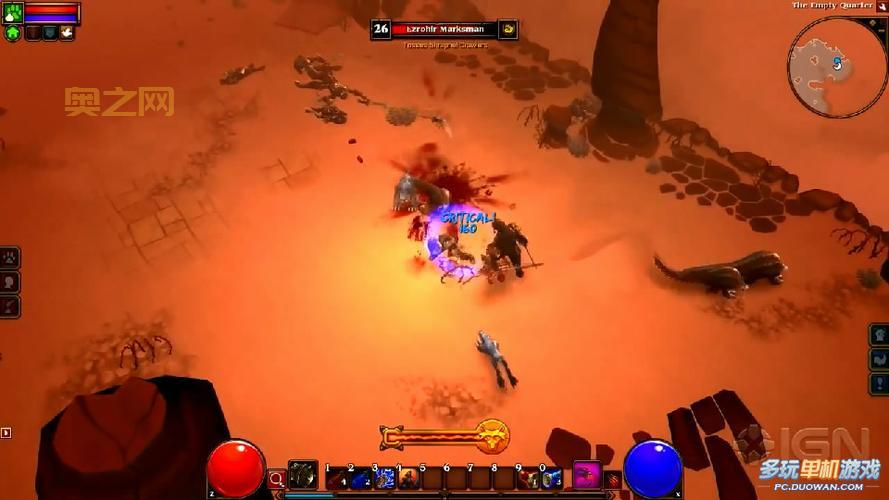Select the purple right-click skill slot
The height and width of the screenshot is (500, 889).
[x=587, y=475]
